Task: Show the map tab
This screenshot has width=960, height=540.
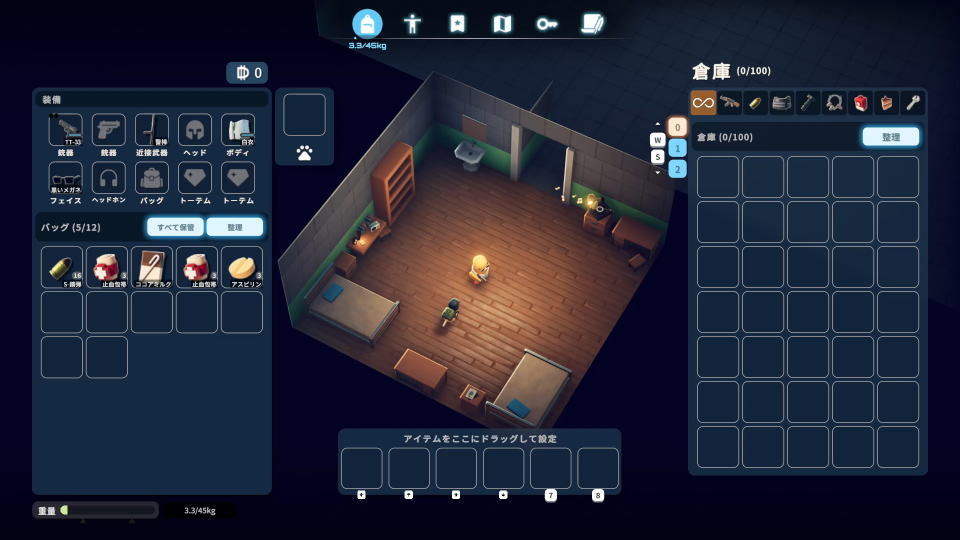Action: (502, 24)
